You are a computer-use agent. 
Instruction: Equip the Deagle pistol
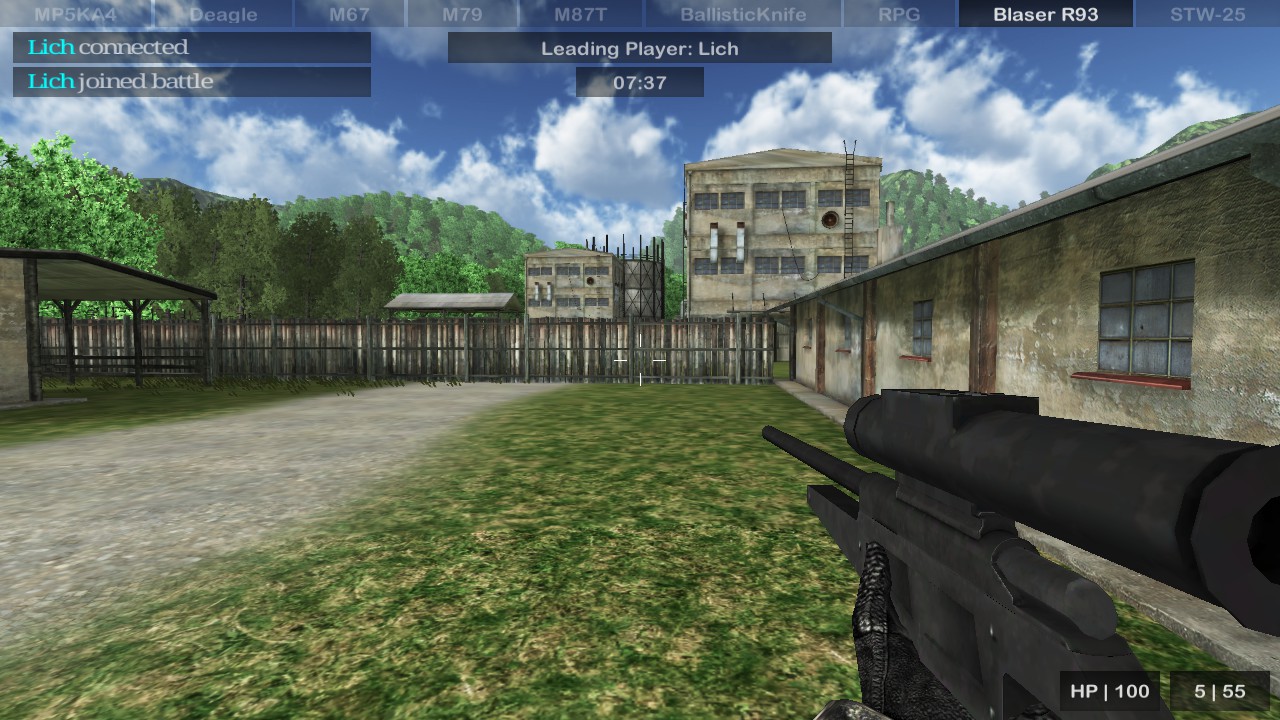click(222, 14)
